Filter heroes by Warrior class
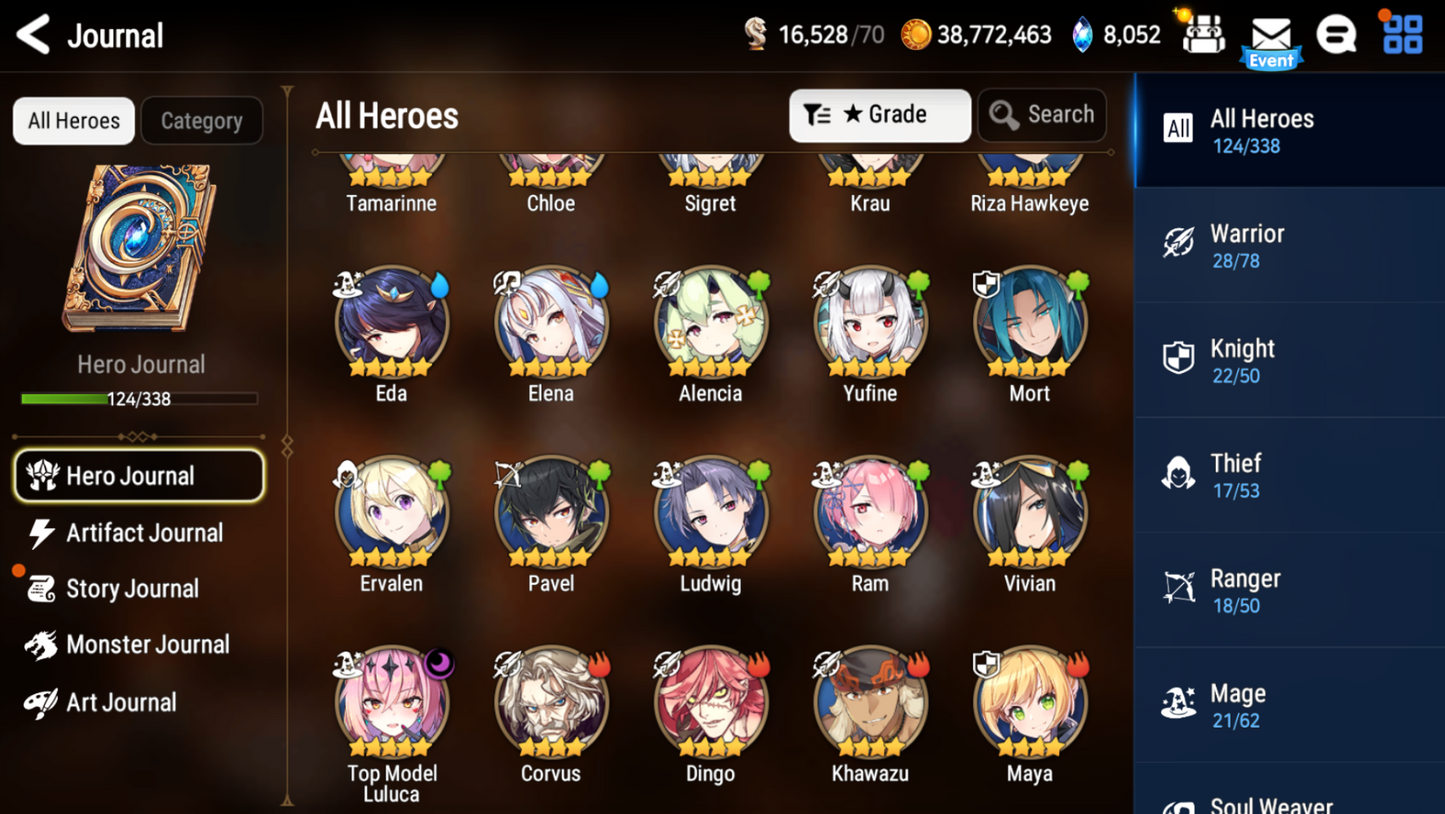 pyautogui.click(x=1289, y=245)
